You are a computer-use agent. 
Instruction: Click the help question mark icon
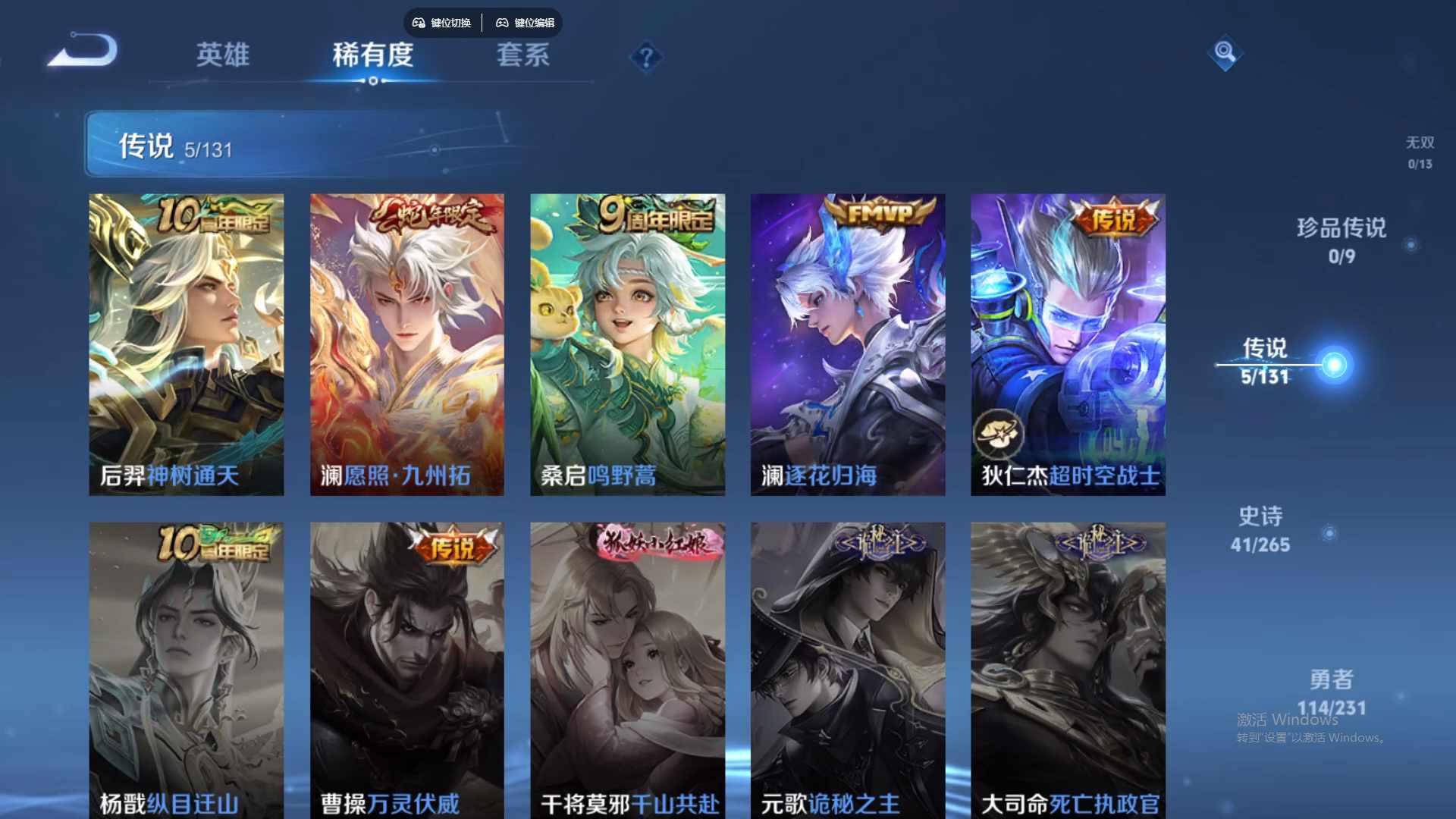pos(645,57)
